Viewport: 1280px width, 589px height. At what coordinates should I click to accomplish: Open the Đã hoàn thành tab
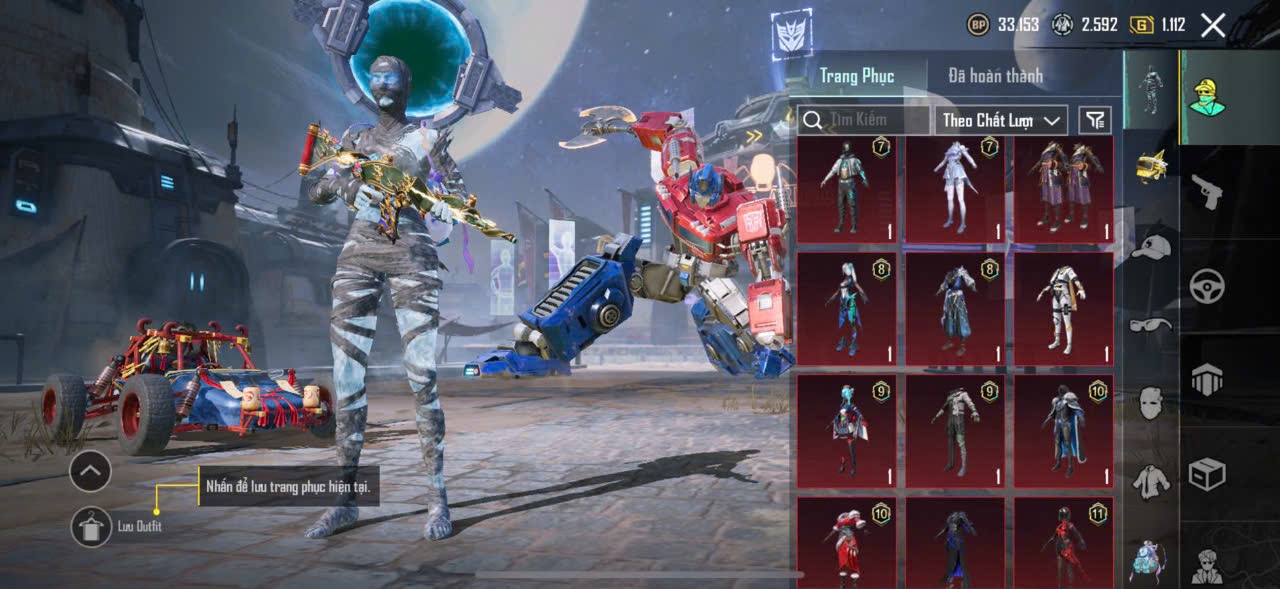click(x=995, y=76)
